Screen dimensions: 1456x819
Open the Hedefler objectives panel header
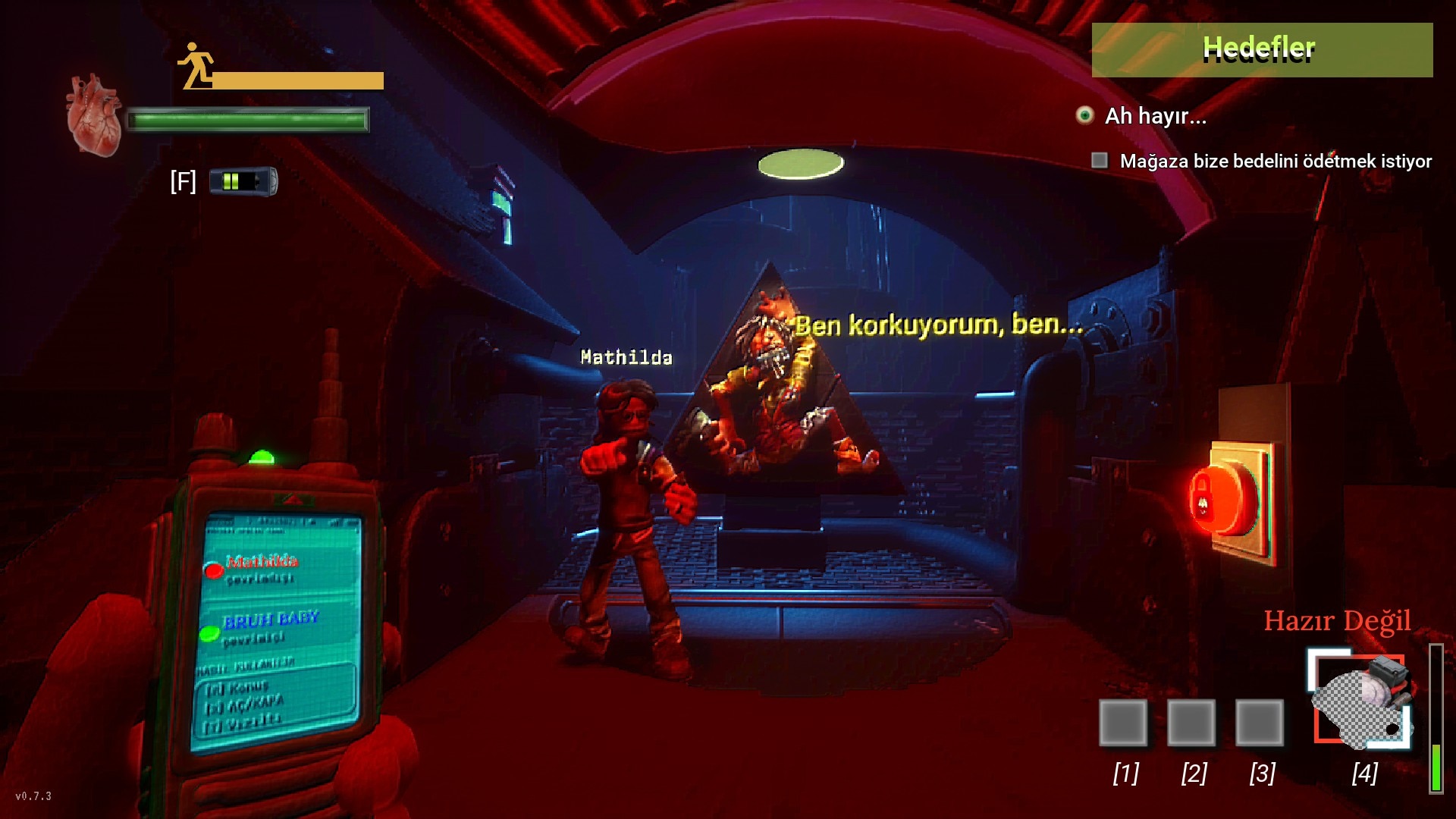pyautogui.click(x=1262, y=49)
